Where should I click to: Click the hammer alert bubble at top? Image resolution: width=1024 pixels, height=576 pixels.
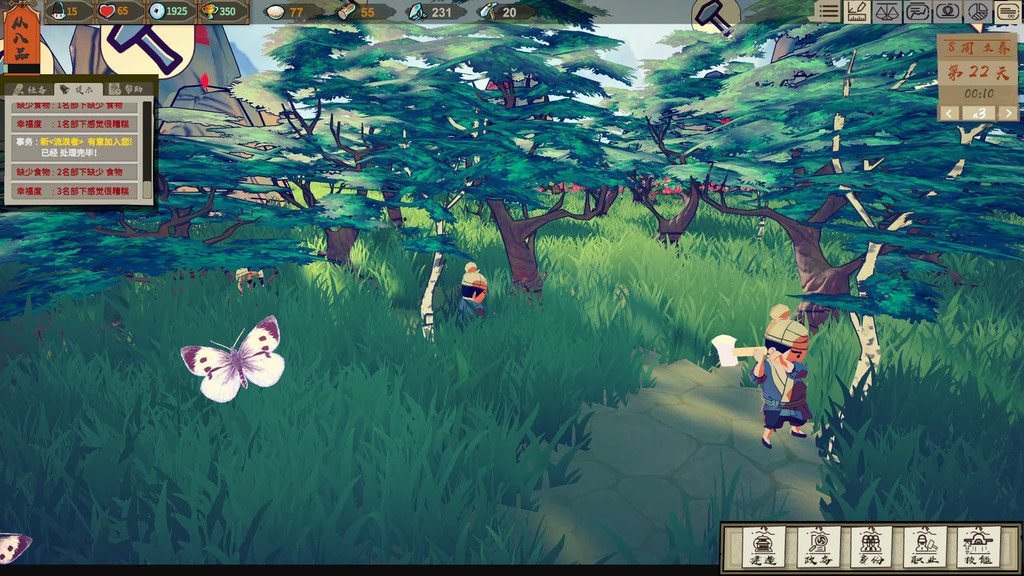pos(715,15)
